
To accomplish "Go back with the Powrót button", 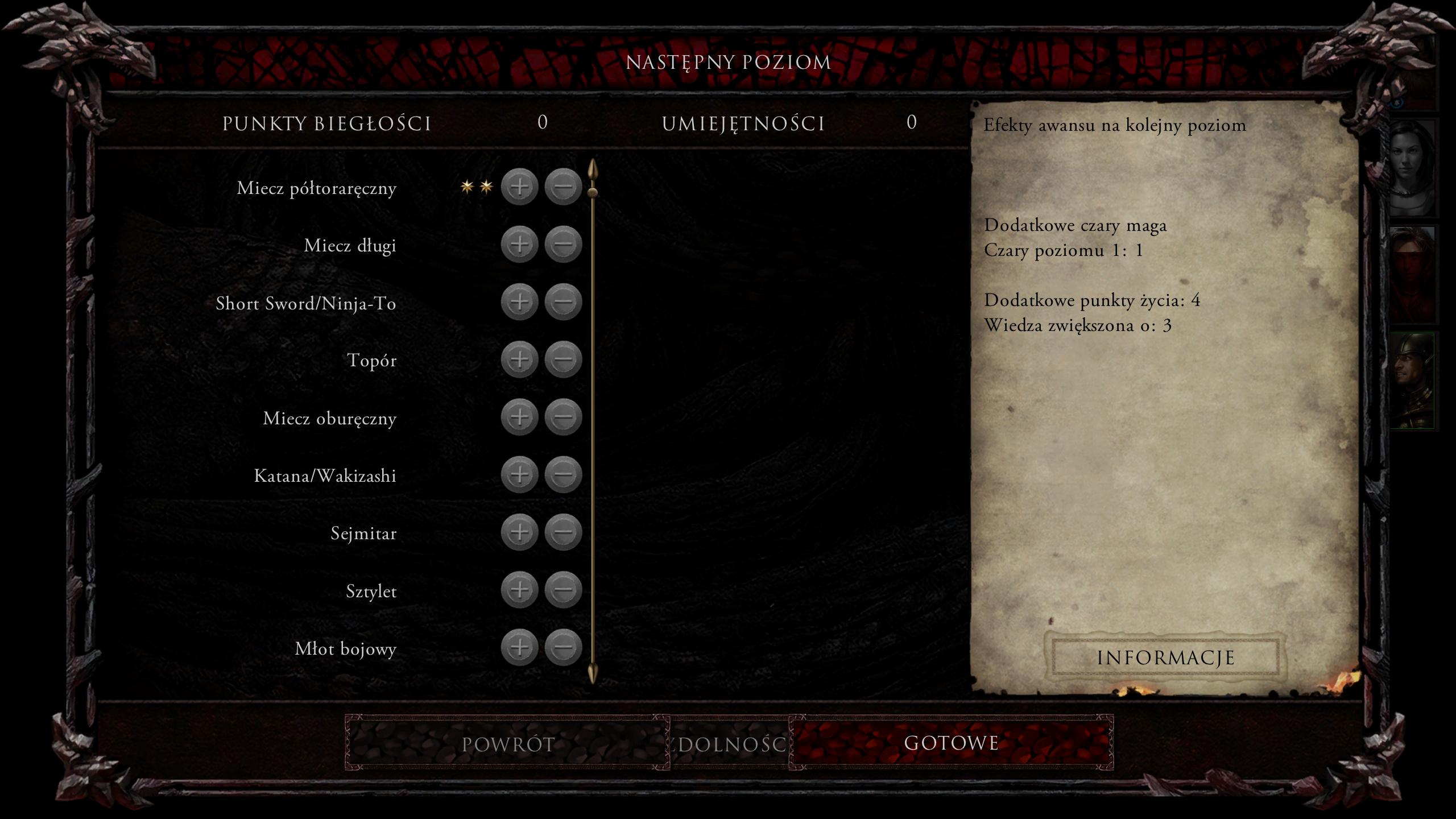I will tap(507, 744).
